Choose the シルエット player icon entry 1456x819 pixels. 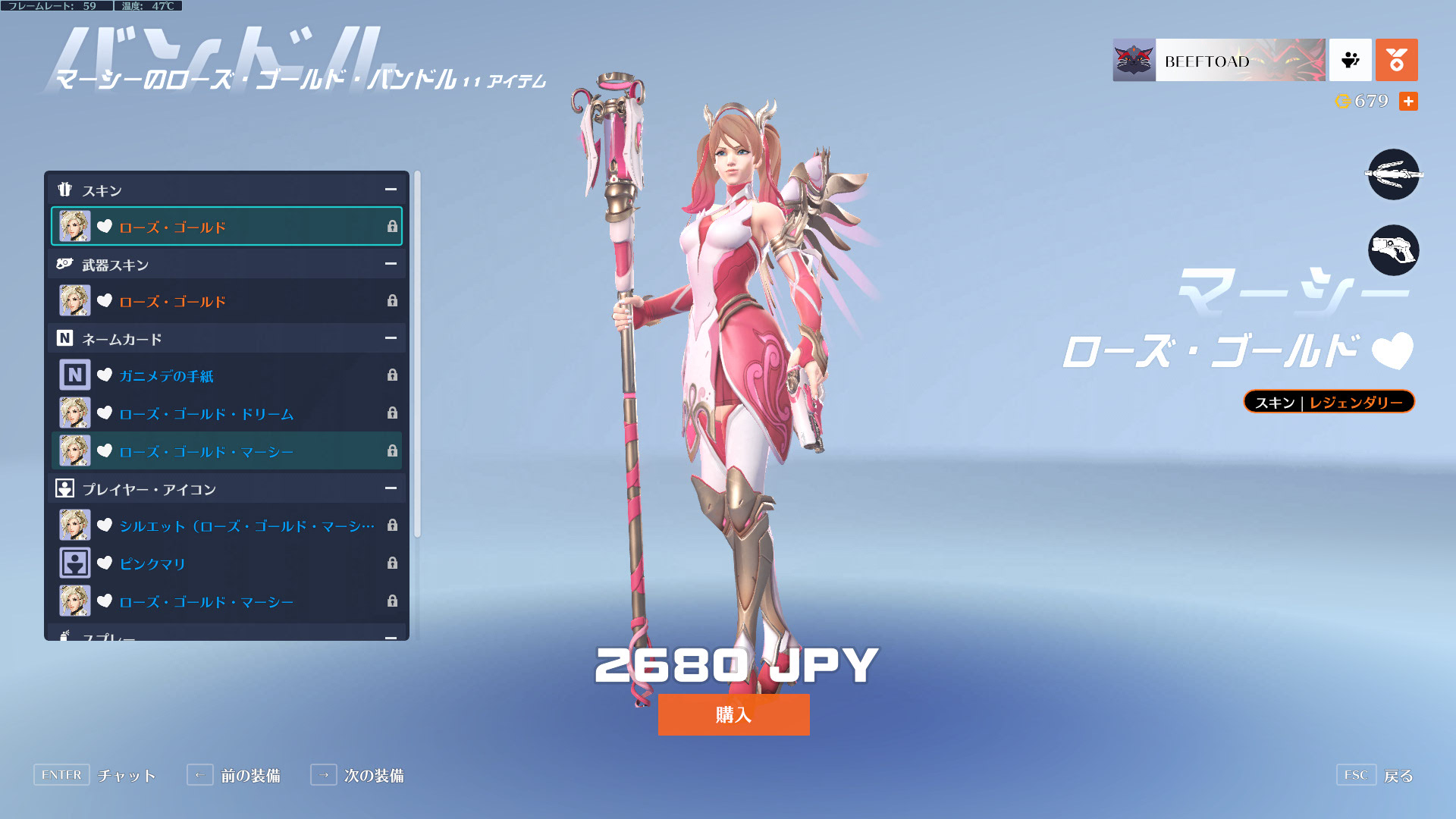pyautogui.click(x=226, y=526)
